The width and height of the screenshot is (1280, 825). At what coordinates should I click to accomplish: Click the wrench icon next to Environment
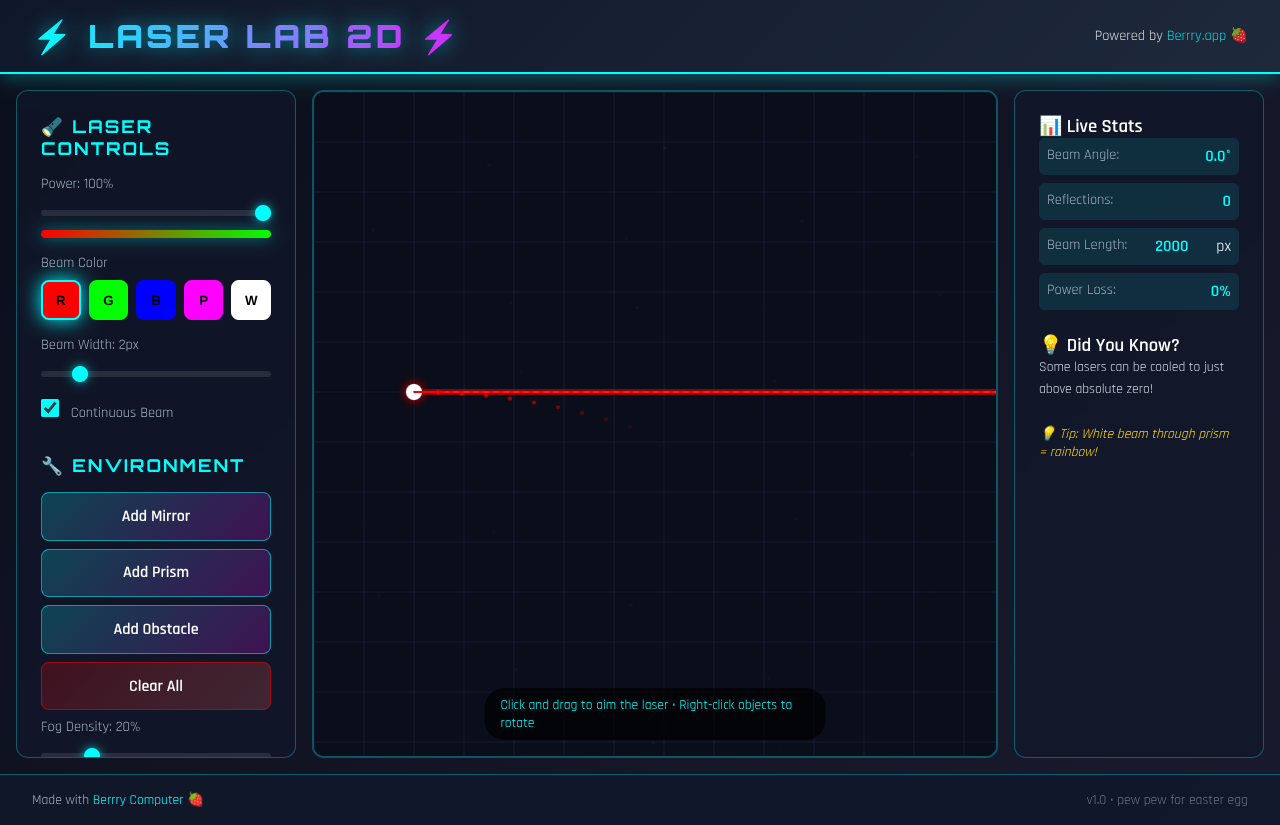point(51,465)
